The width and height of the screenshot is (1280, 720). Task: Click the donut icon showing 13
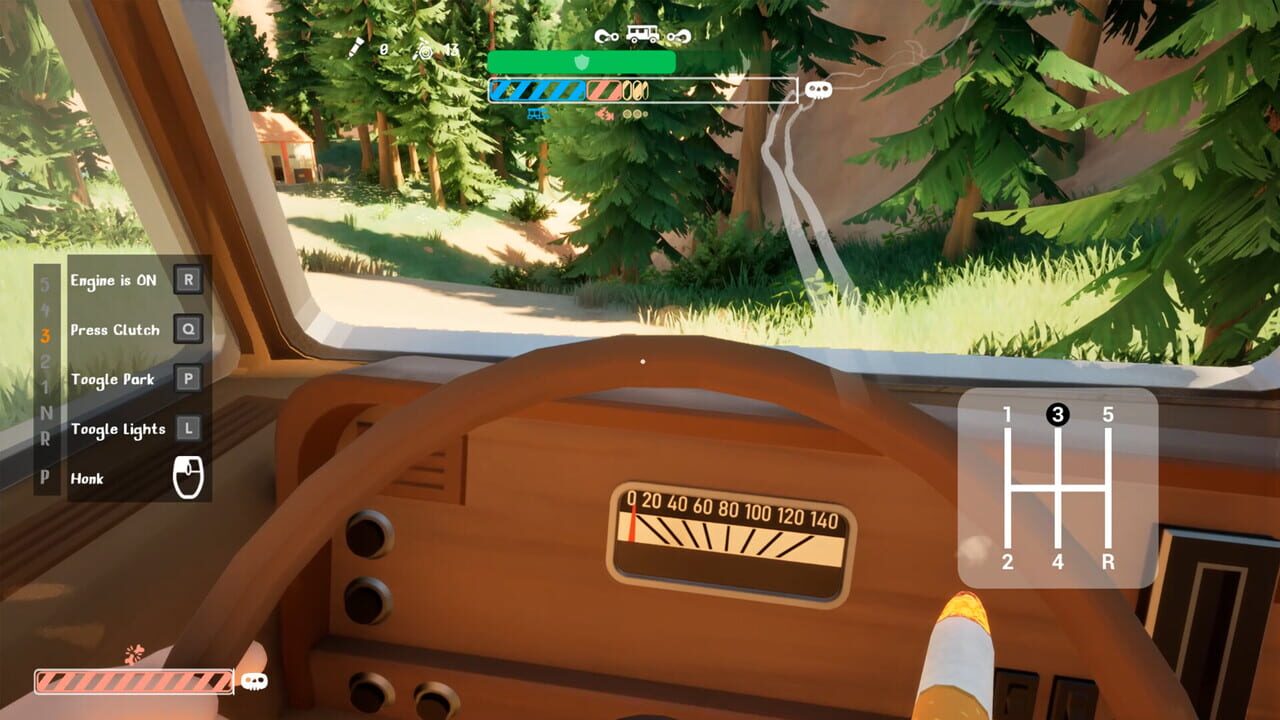pos(423,50)
